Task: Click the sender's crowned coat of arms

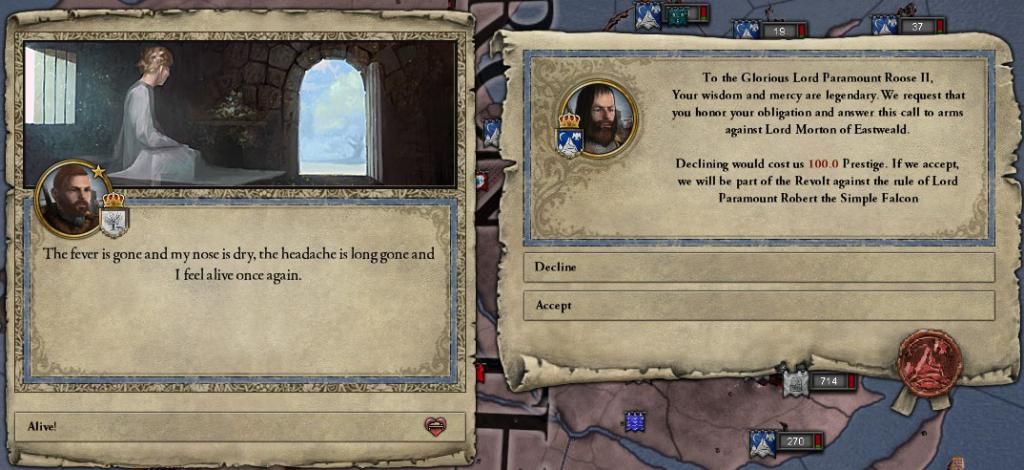Action: [569, 138]
